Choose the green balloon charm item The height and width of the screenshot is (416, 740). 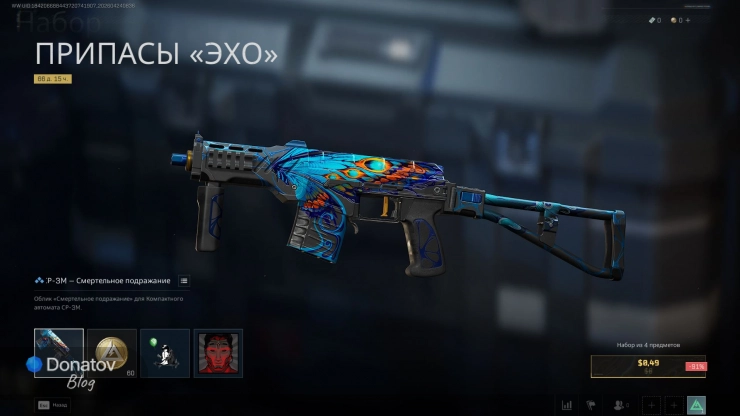165,353
